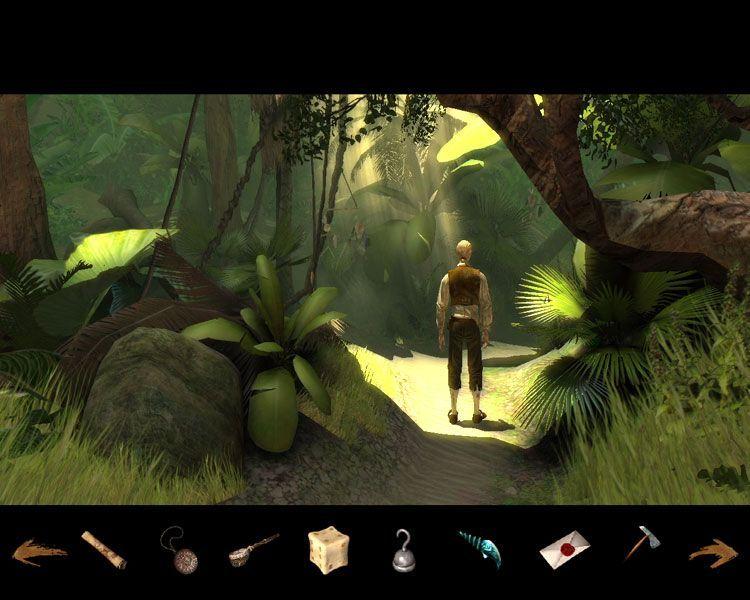Image resolution: width=750 pixels, height=600 pixels.
Task: Select the letter with red wax seal
Action: [564, 549]
